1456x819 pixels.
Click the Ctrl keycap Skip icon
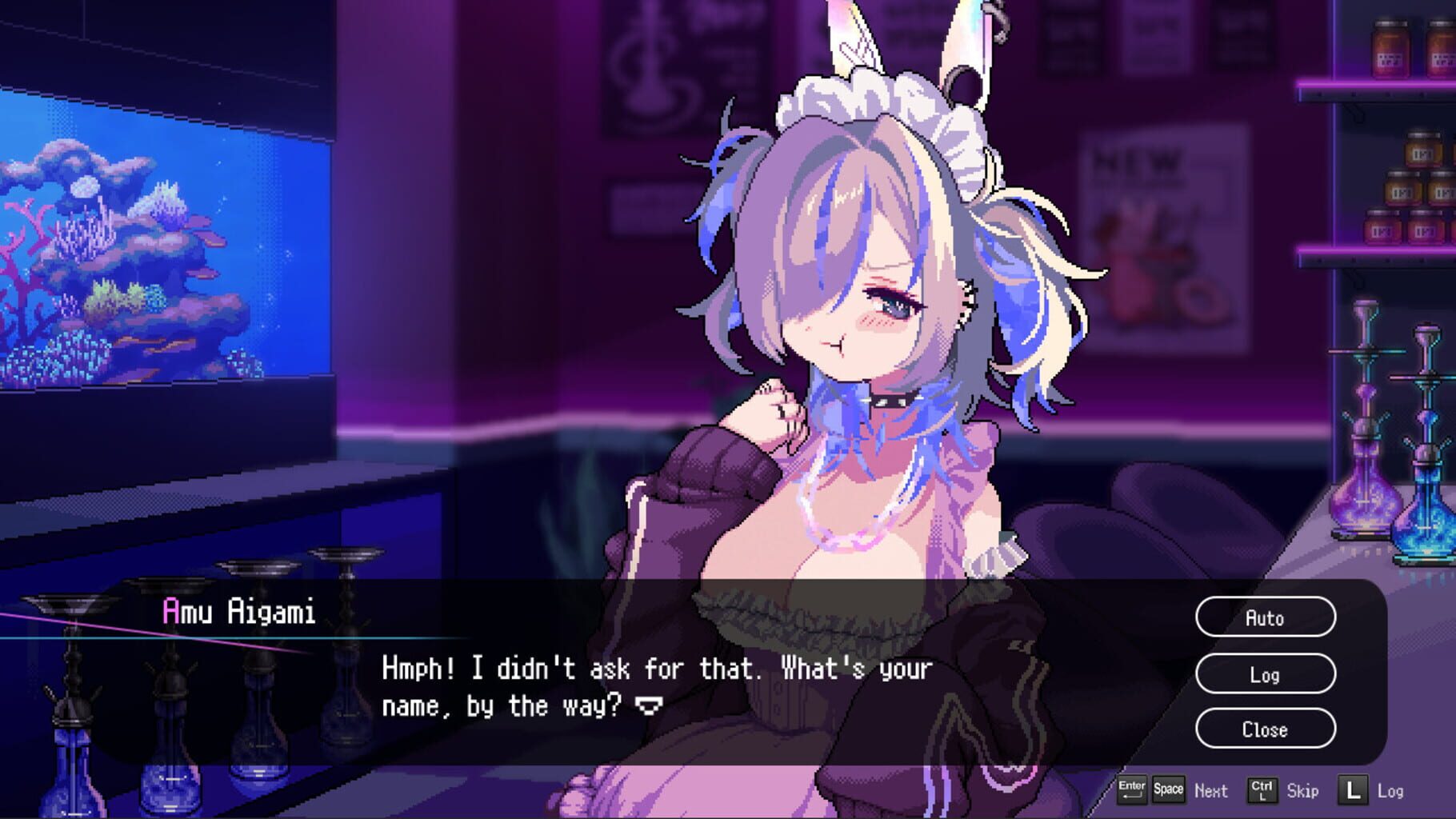(1262, 790)
